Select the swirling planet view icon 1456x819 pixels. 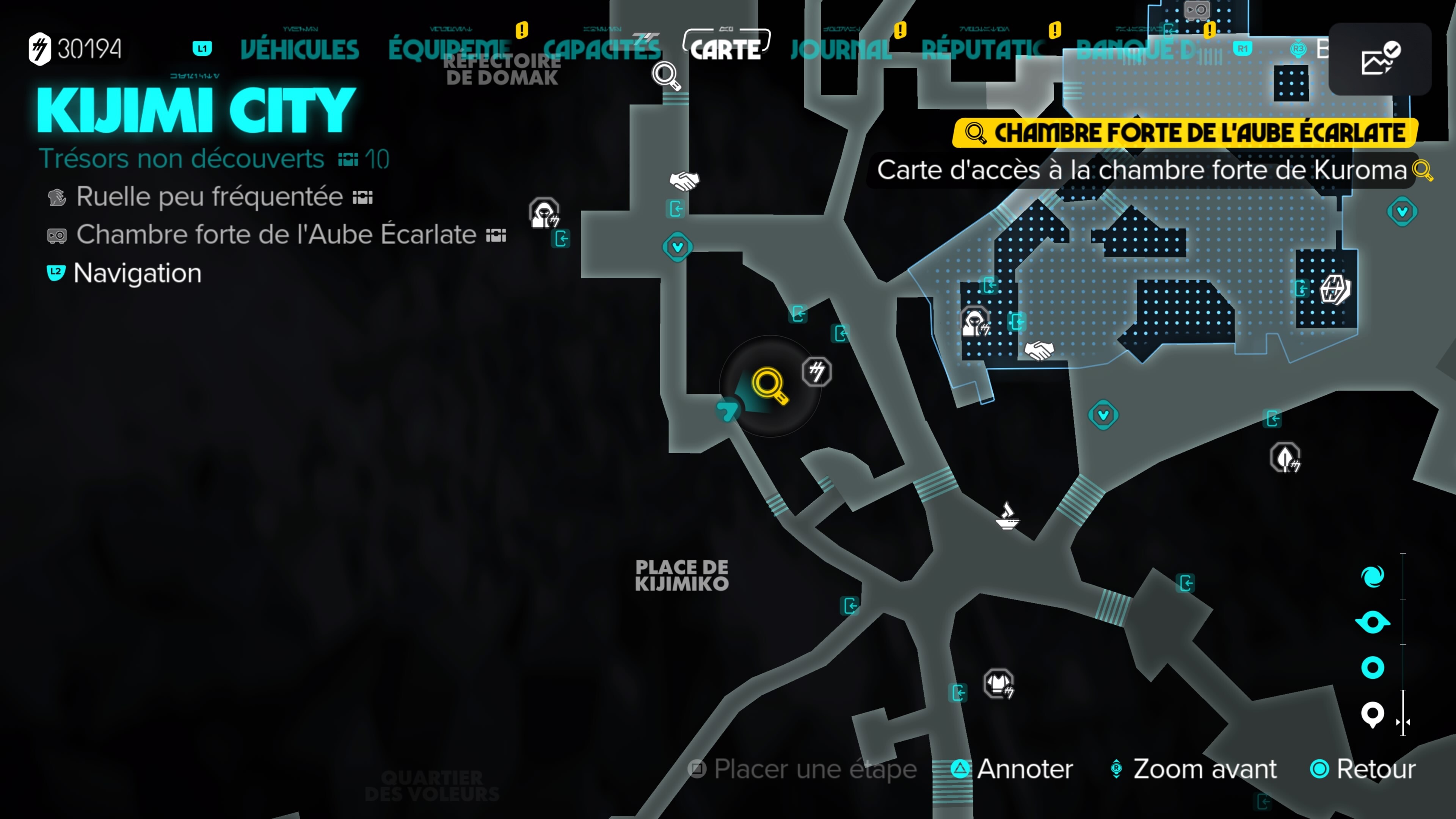[x=1372, y=576]
